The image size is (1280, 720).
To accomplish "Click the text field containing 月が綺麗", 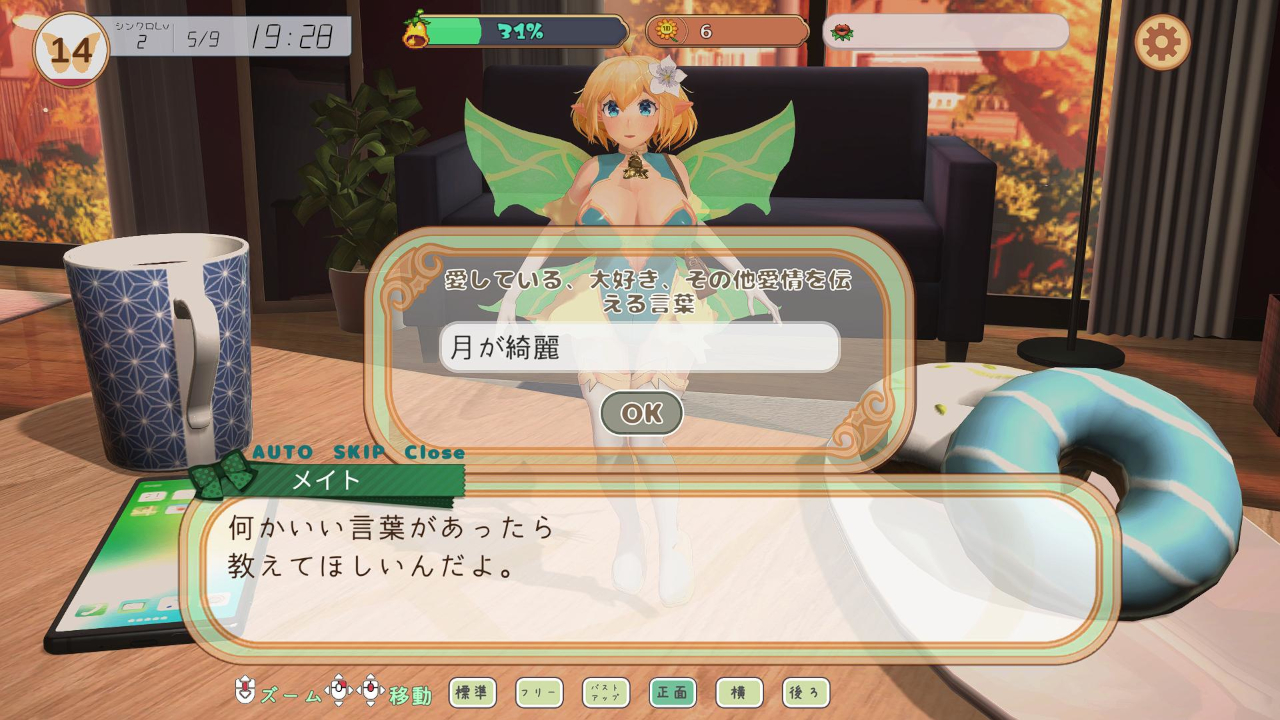I will (x=640, y=348).
